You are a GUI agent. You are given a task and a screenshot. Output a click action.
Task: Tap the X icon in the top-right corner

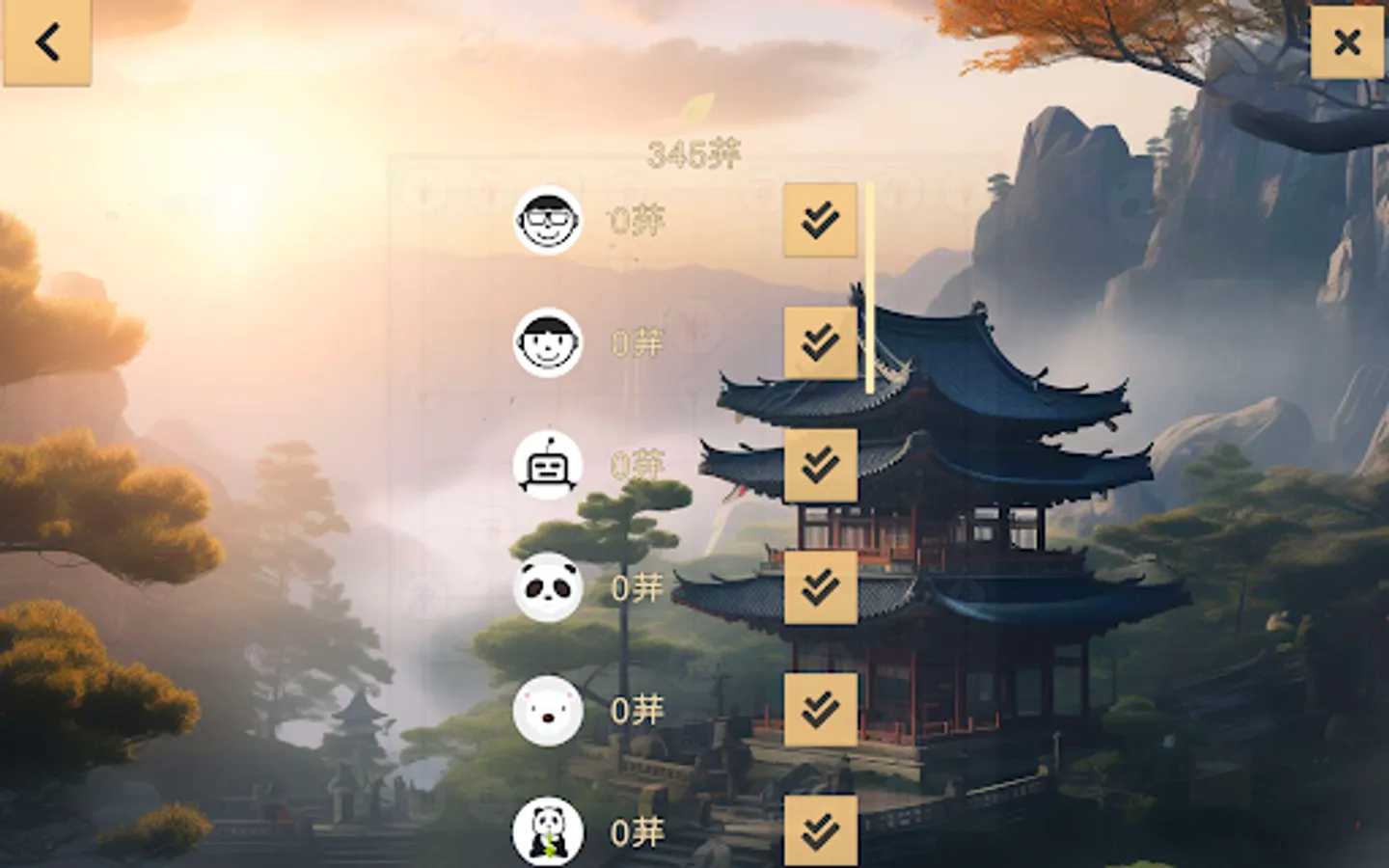point(1347,42)
